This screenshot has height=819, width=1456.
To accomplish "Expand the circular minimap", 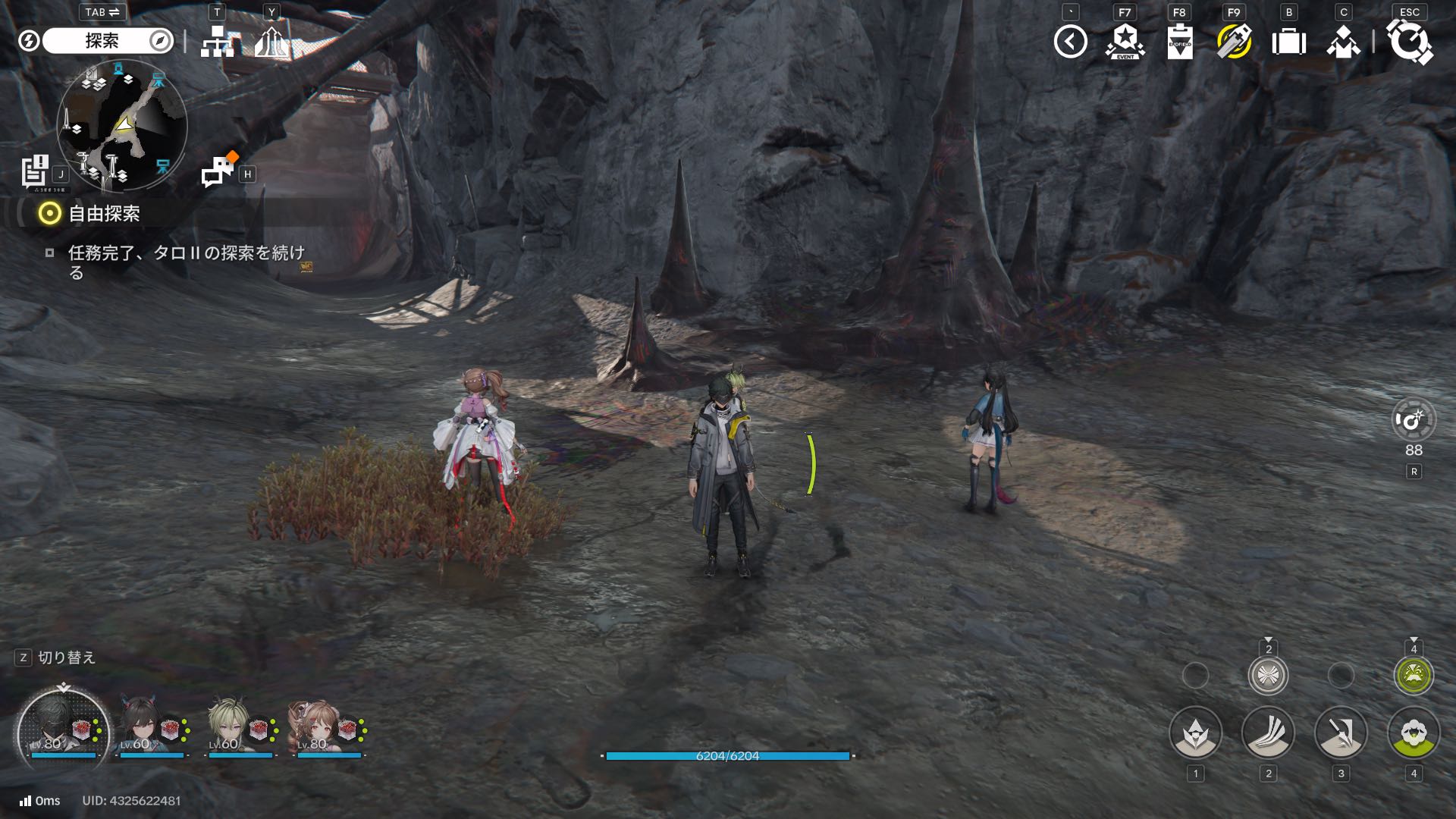I will click(x=121, y=125).
